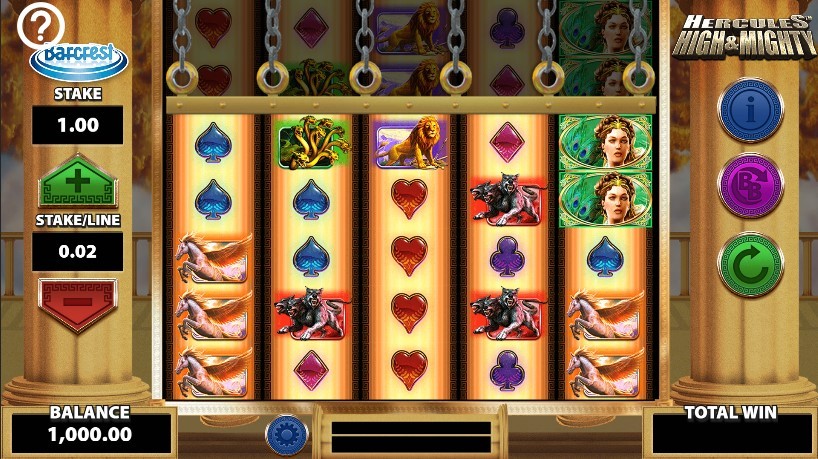Spin the reels with the green arrow button

[750, 264]
